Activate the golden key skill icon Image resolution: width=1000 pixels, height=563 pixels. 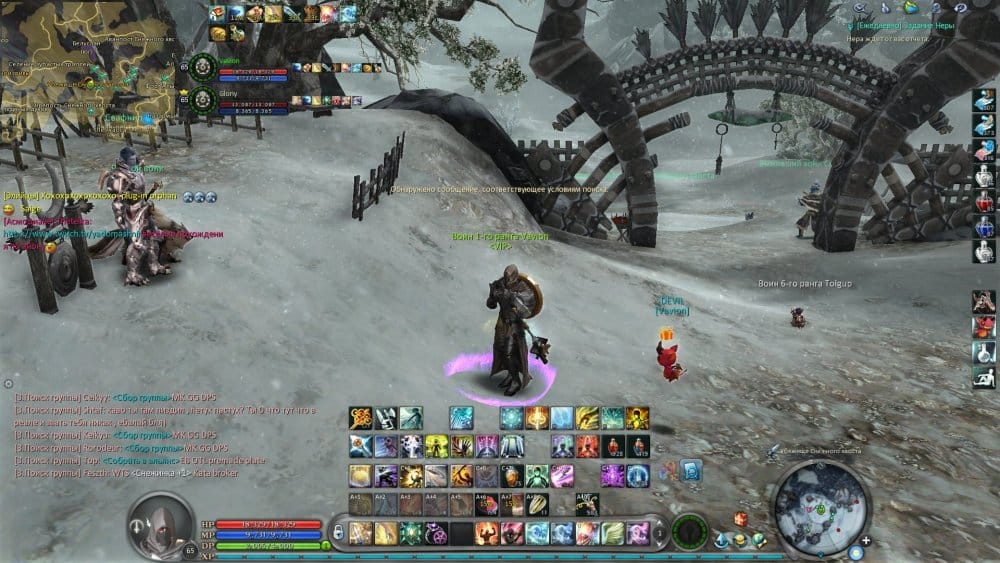[x=361, y=418]
